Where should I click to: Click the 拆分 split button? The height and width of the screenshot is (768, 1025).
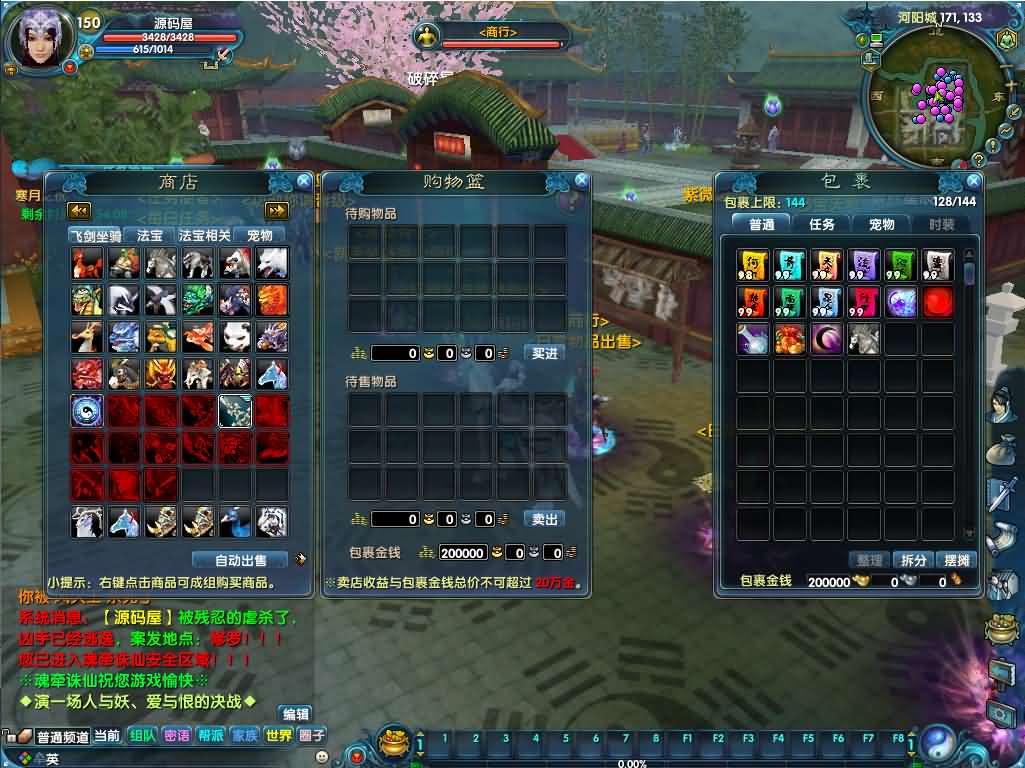[x=912, y=560]
